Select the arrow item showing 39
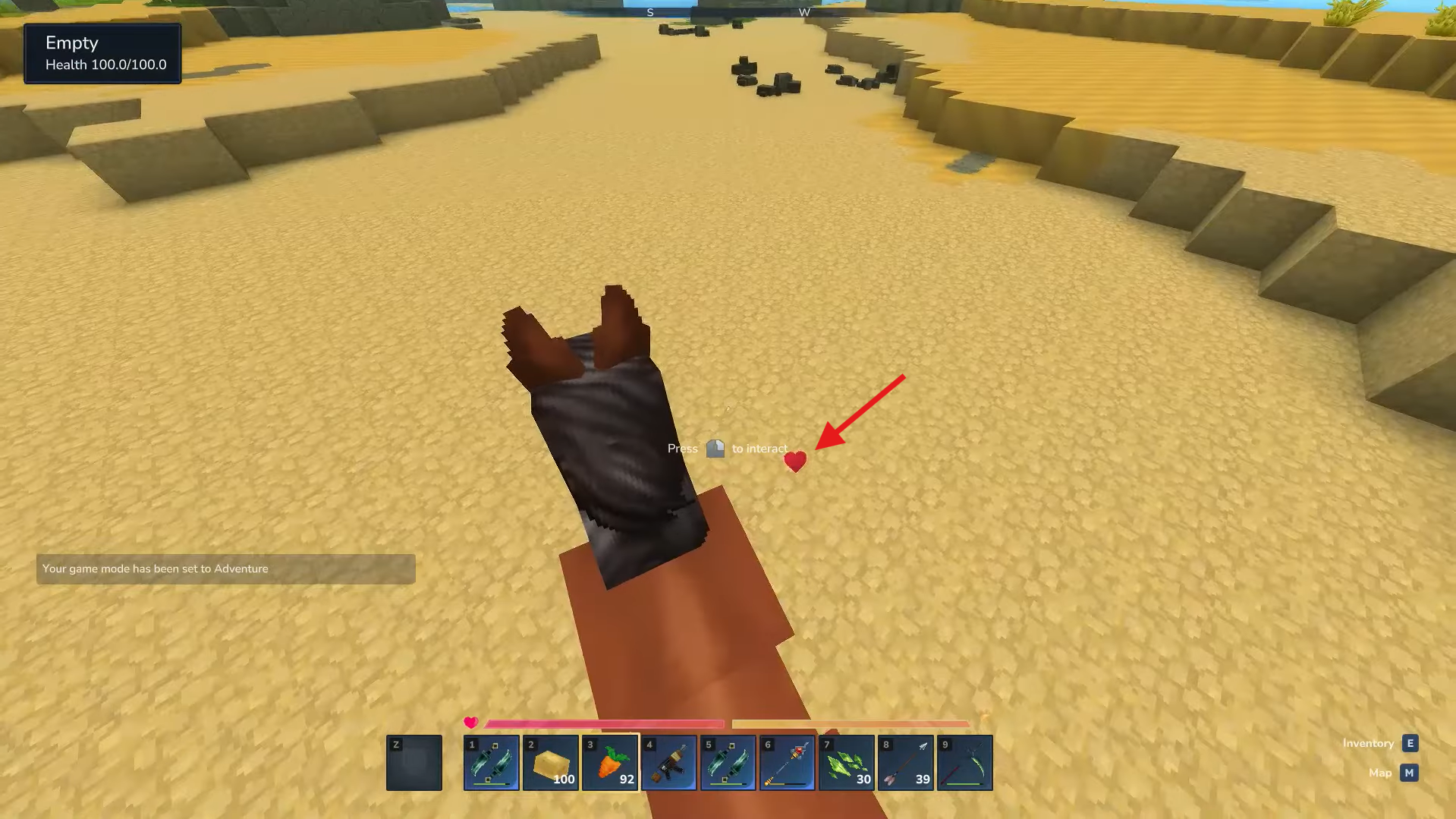This screenshot has height=819, width=1456. tap(904, 762)
